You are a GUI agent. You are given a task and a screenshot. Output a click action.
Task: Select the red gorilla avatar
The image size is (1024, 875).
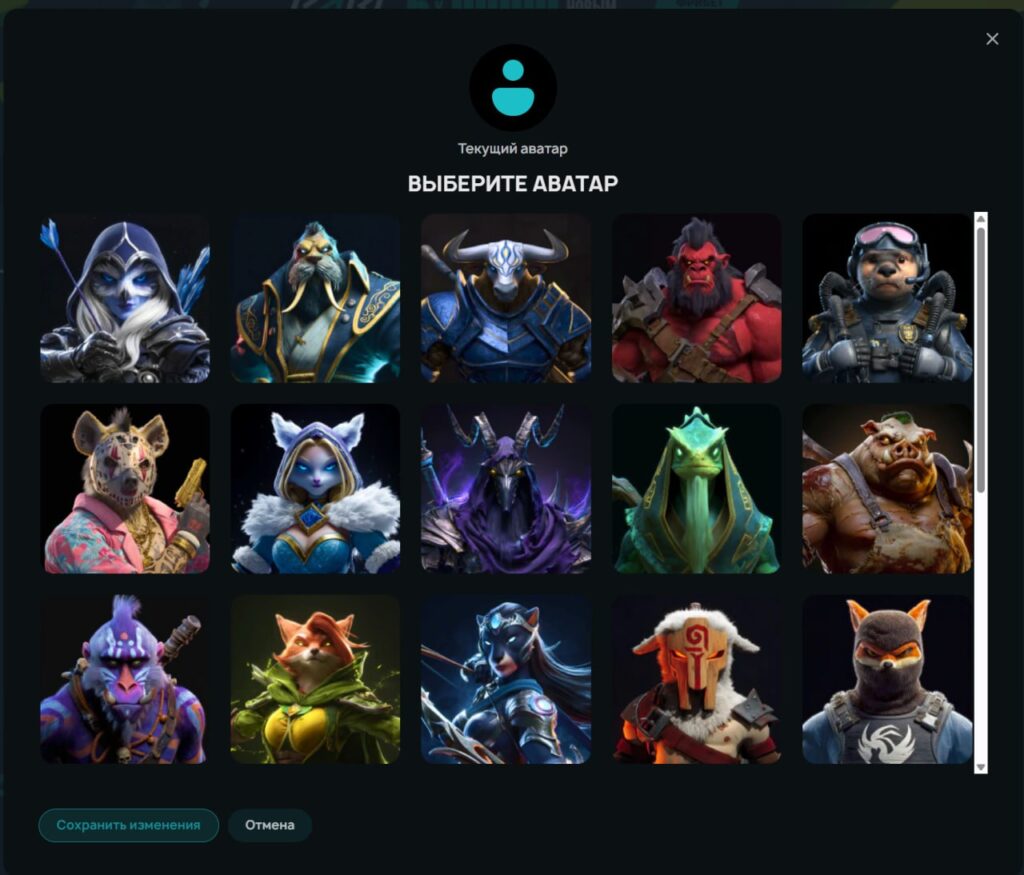click(696, 298)
